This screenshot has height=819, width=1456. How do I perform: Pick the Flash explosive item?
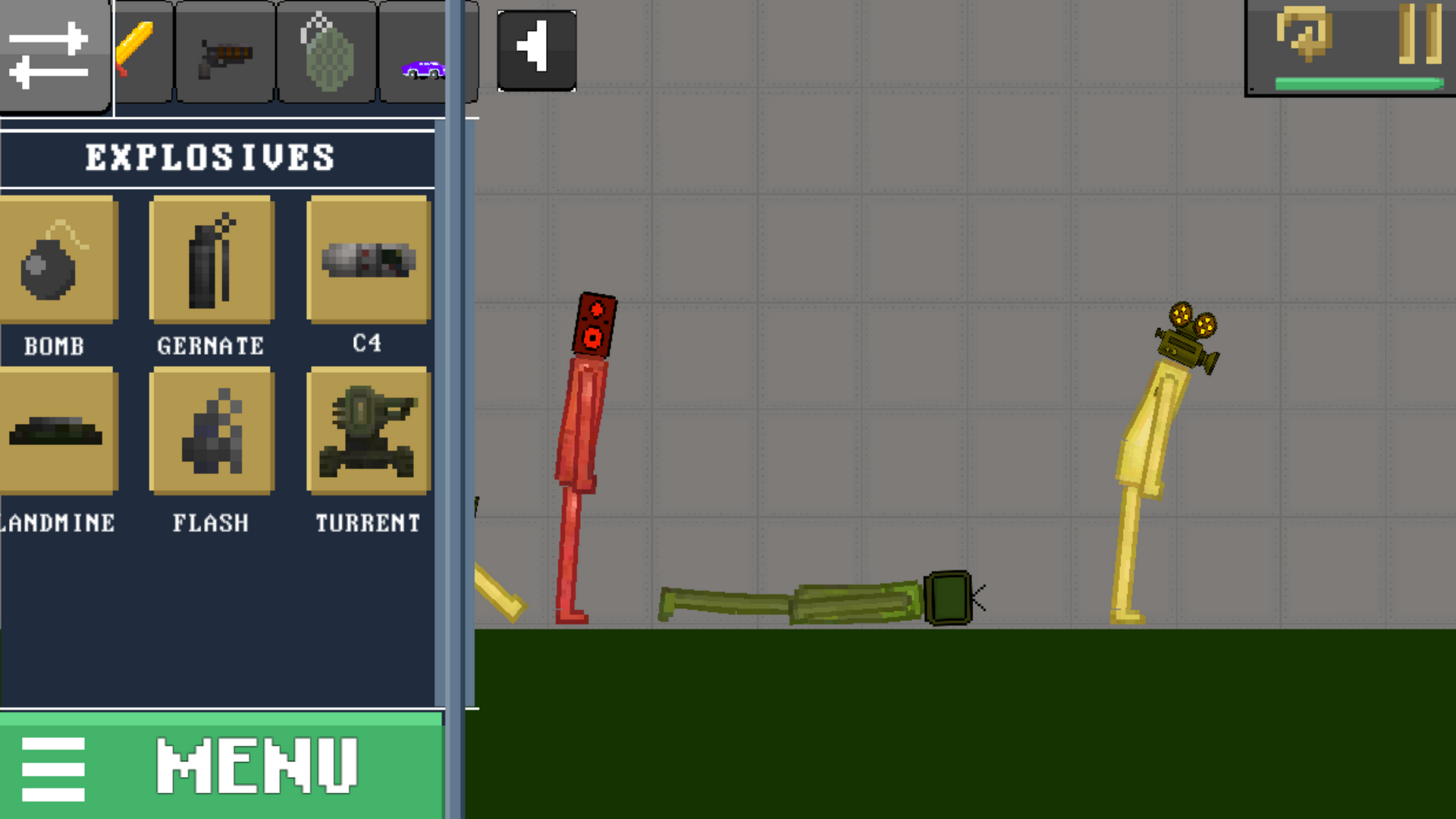(x=211, y=432)
